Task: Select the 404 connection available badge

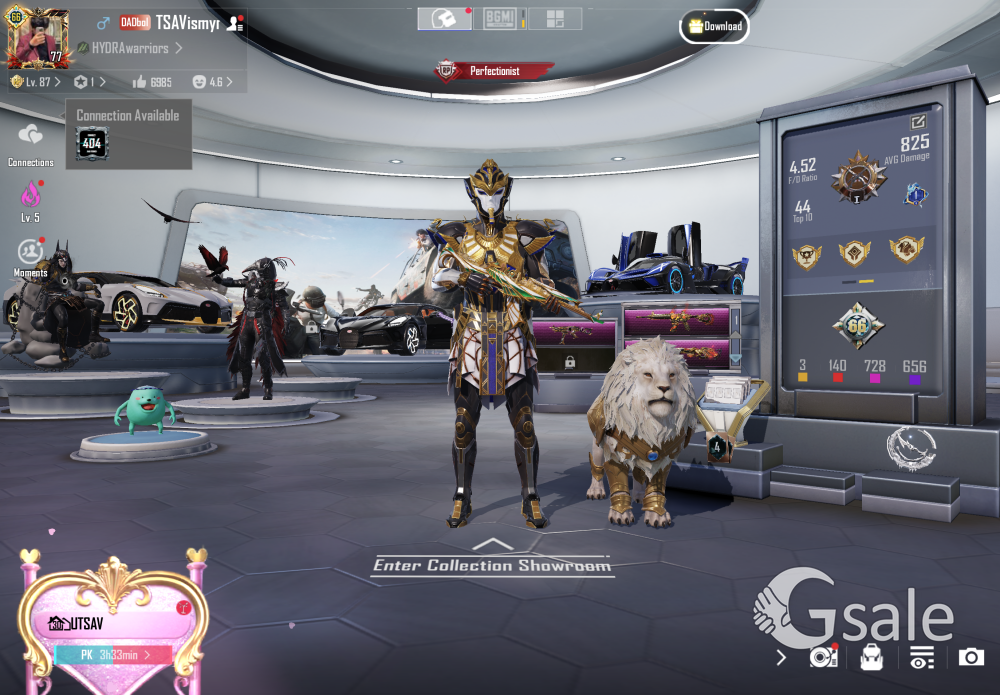Action: pos(92,144)
